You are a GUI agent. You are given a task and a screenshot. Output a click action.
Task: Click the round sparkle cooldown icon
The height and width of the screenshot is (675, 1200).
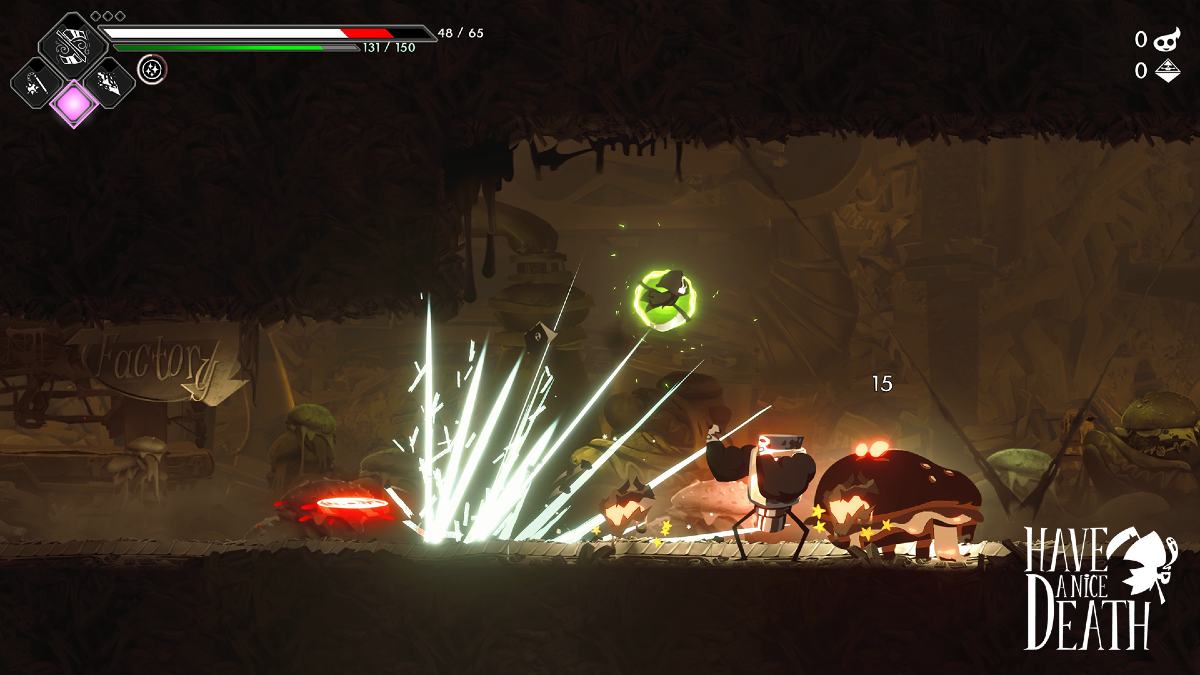click(x=152, y=68)
